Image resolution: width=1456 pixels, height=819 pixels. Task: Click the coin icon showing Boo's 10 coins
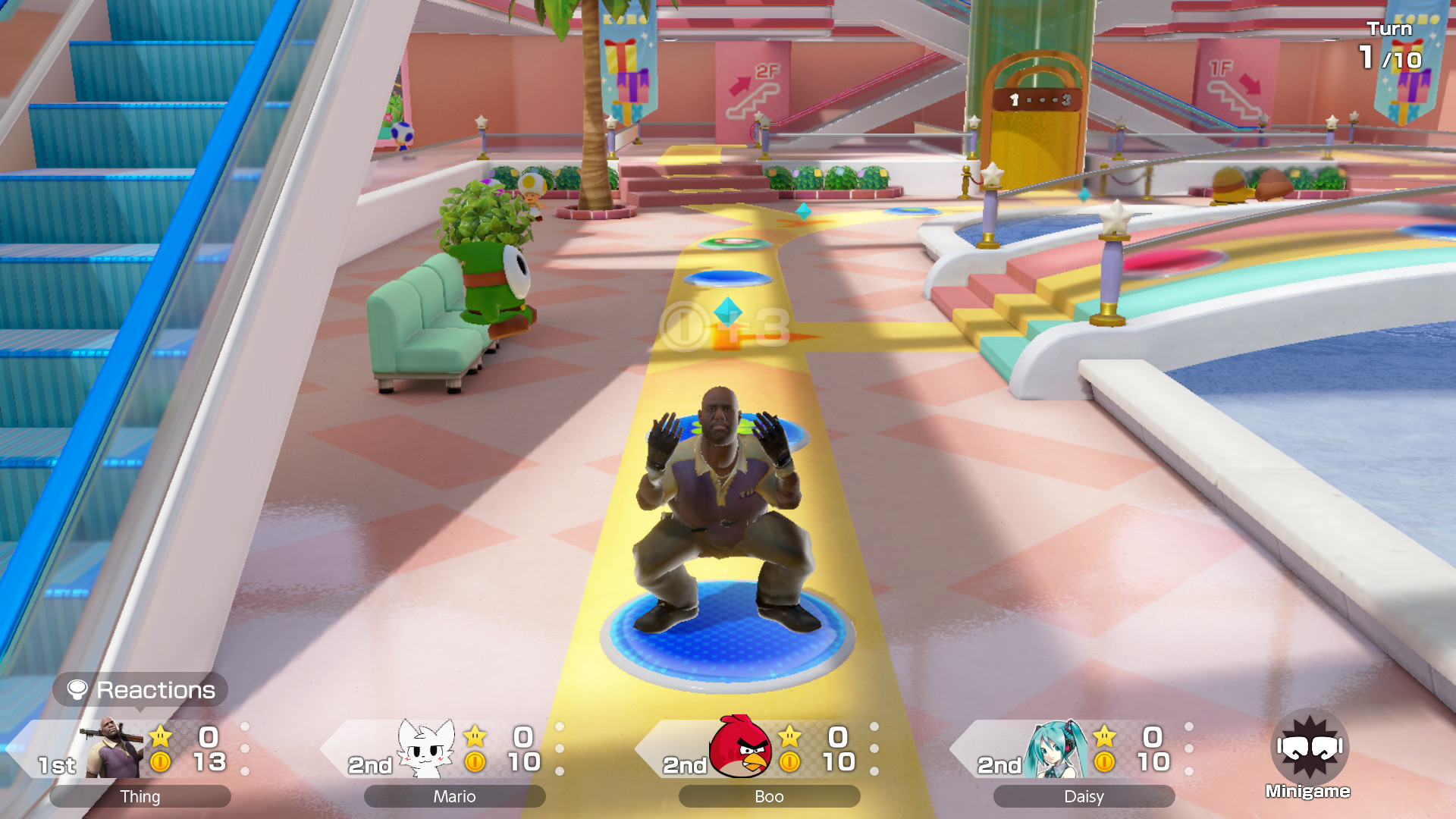(x=789, y=762)
